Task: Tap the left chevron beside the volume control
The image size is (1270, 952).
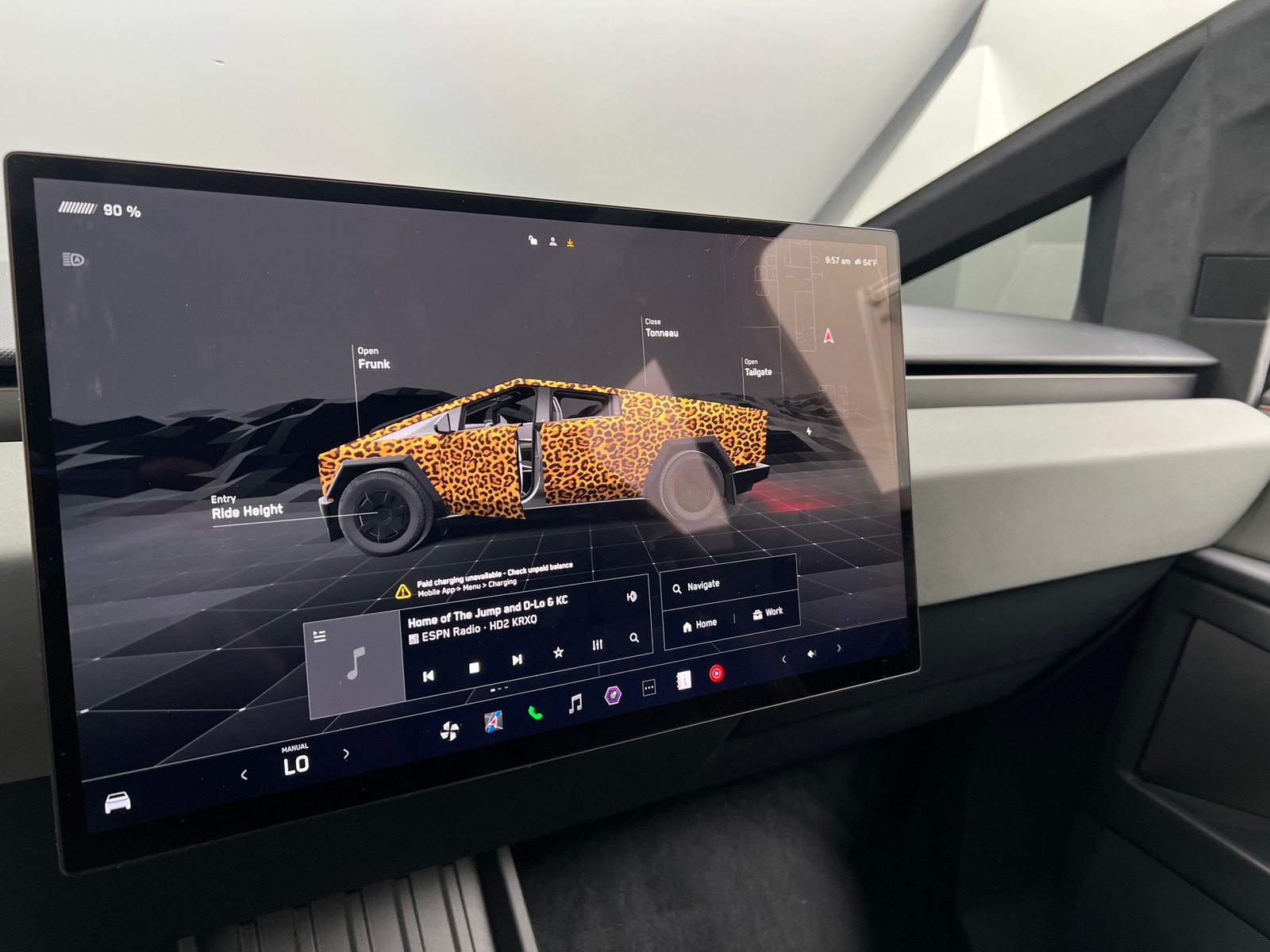Action: click(784, 659)
